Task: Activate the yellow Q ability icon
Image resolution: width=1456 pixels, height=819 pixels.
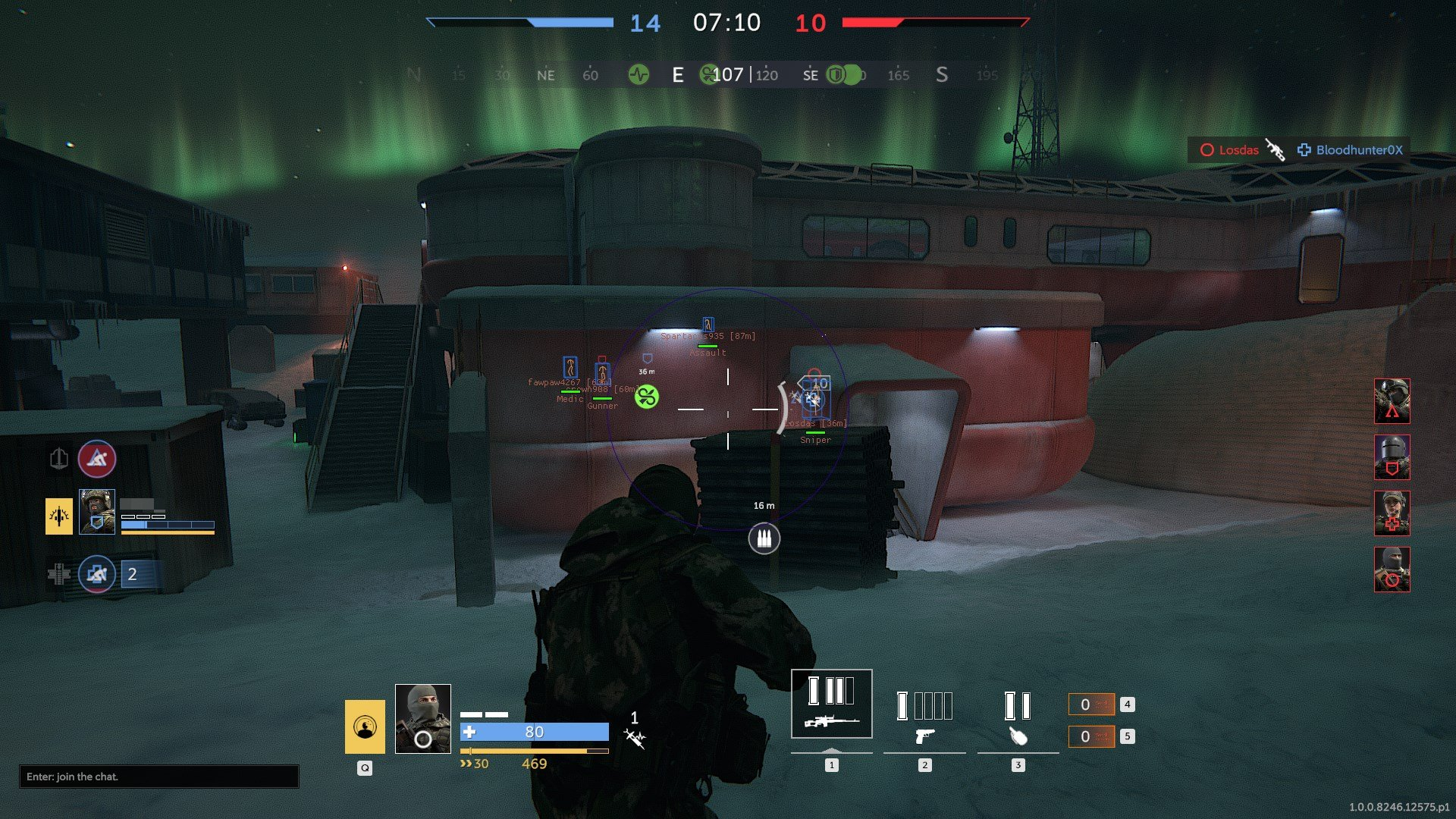Action: click(365, 726)
